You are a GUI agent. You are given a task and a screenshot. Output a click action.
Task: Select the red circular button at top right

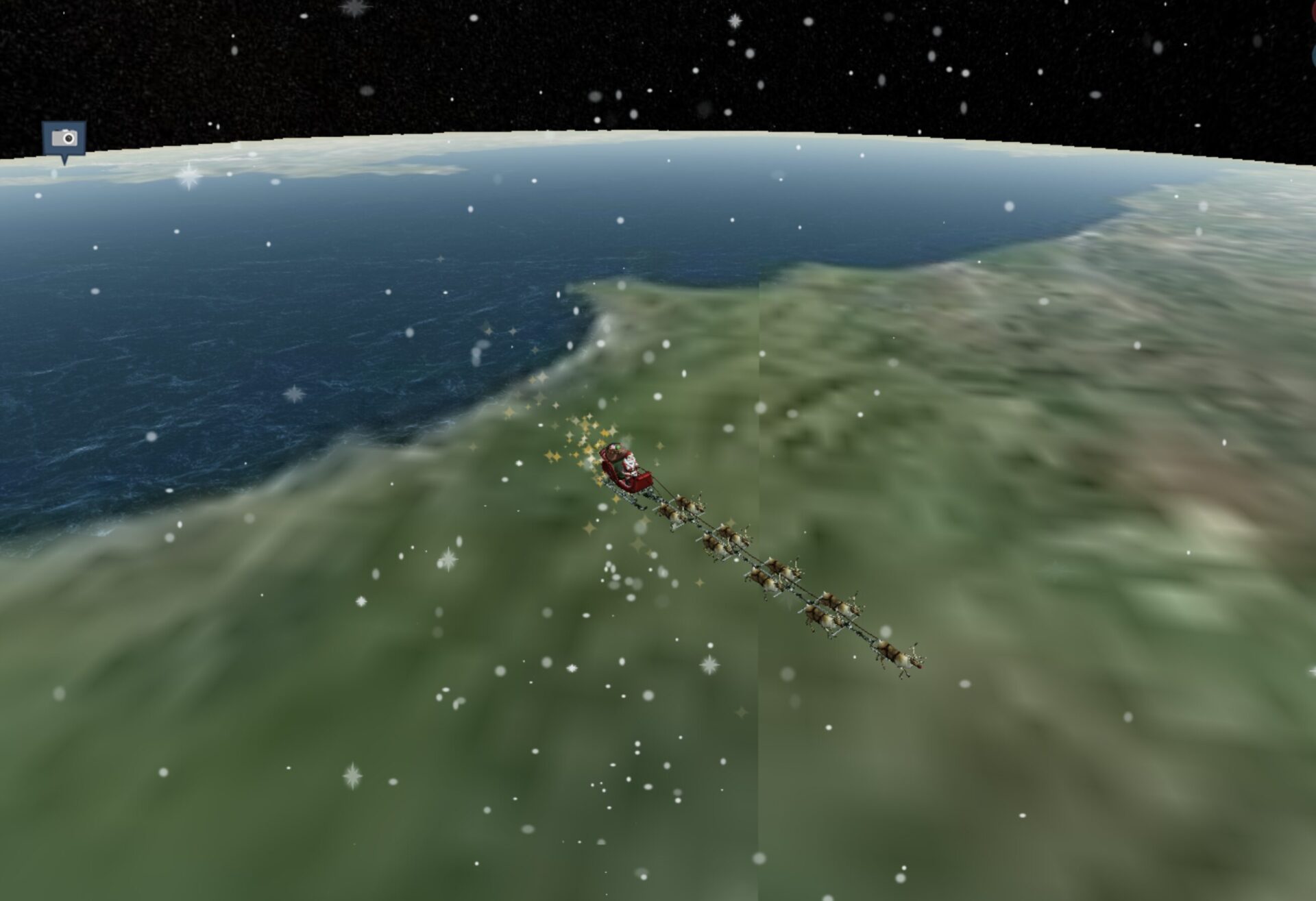coord(1313,12)
